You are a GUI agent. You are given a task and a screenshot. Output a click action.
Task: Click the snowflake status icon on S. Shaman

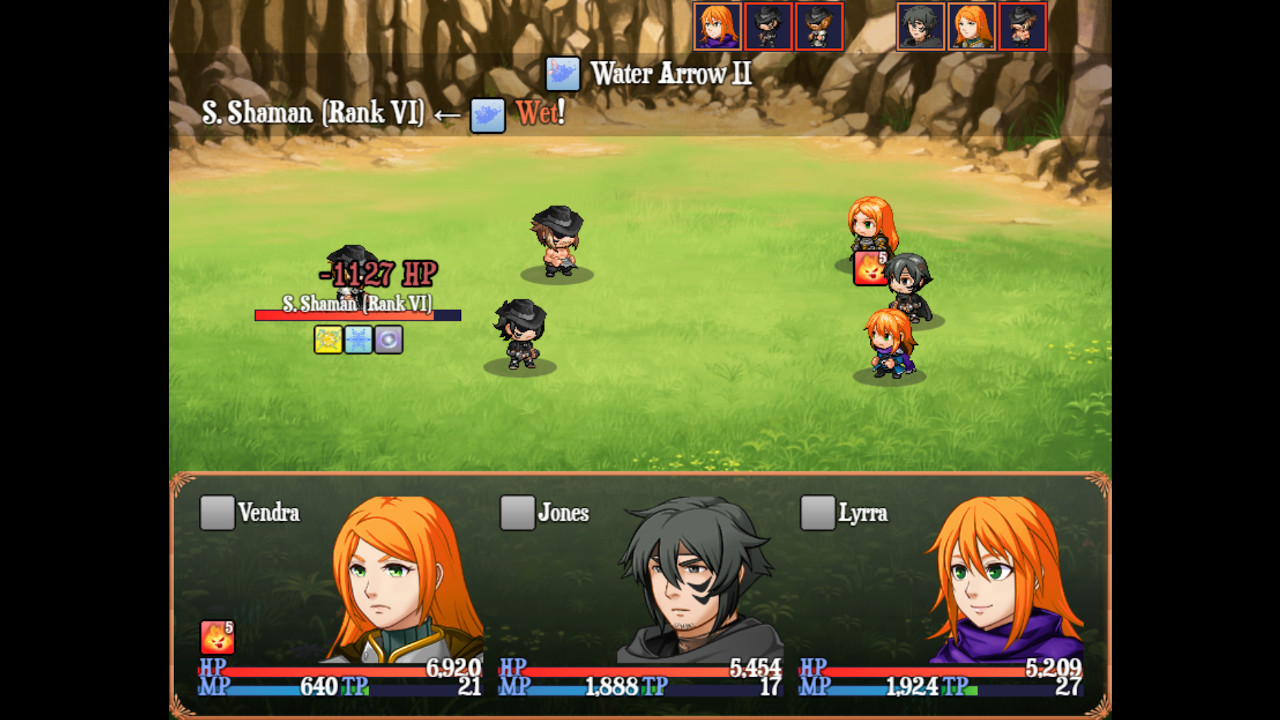(358, 340)
